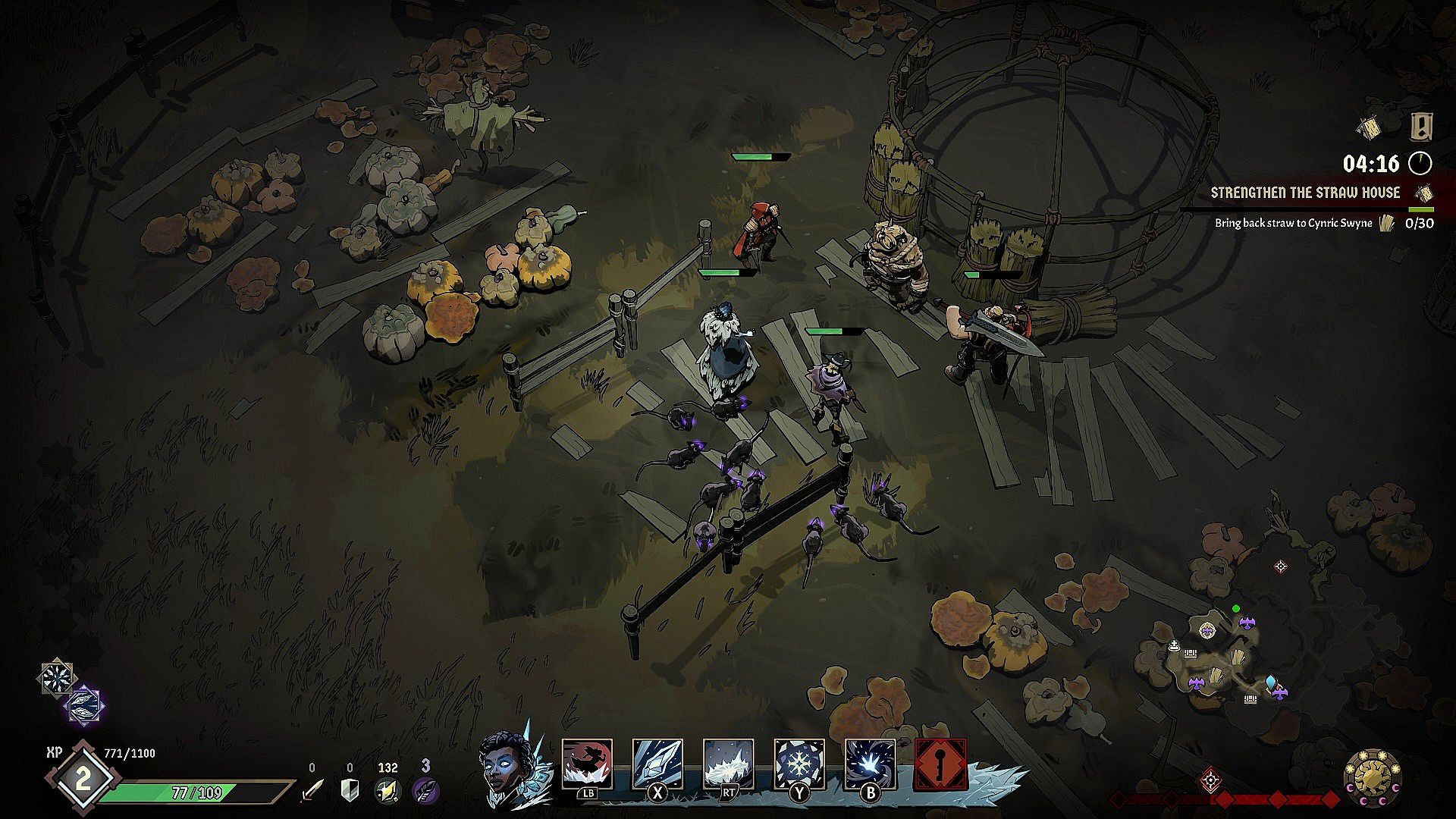Select the grey ice-burst passive talent icon
The image size is (1456, 819).
coord(58,677)
